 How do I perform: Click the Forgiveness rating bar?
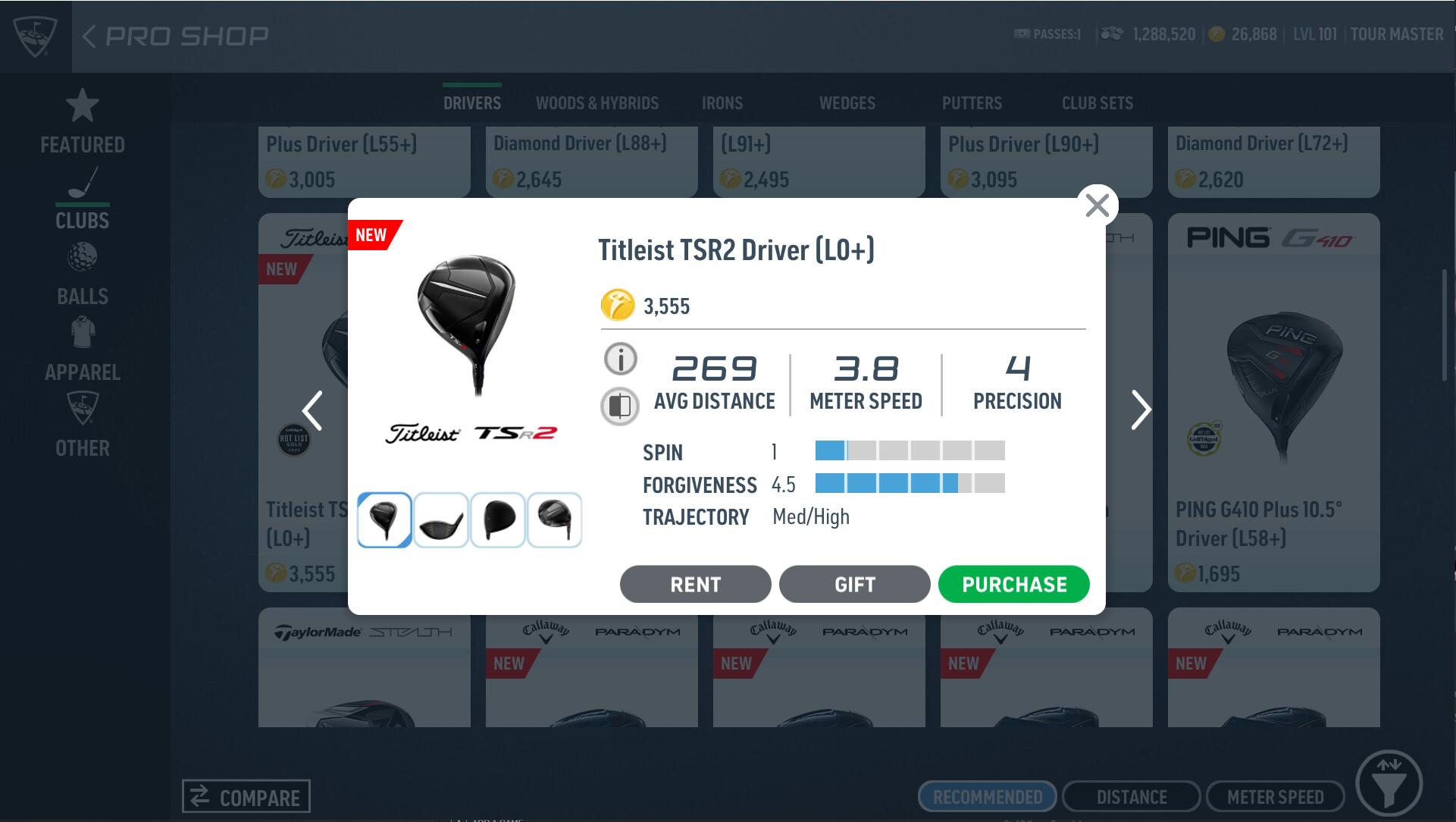pos(910,483)
